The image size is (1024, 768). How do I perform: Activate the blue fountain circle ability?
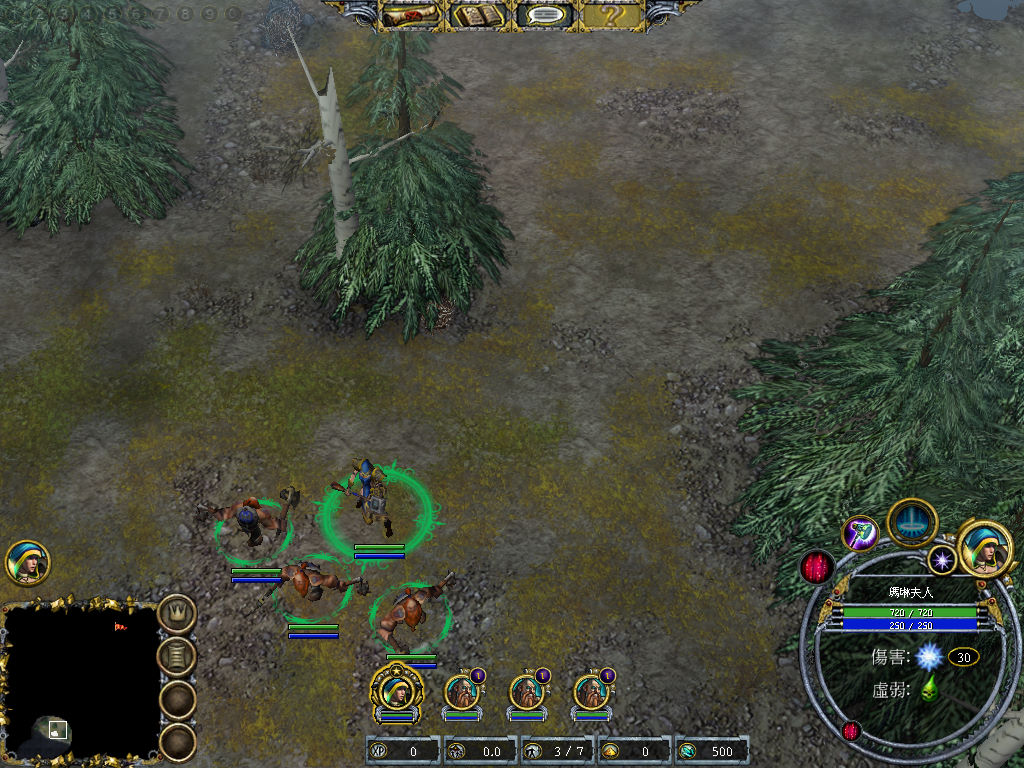tap(912, 521)
